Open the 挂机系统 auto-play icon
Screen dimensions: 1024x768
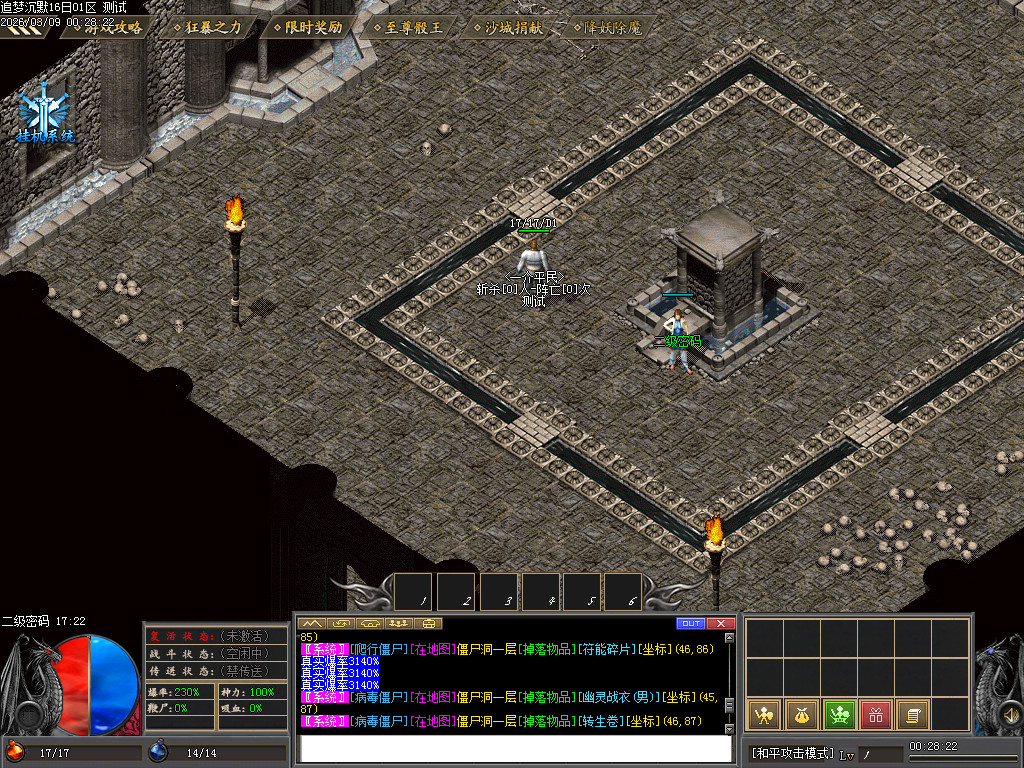point(45,114)
